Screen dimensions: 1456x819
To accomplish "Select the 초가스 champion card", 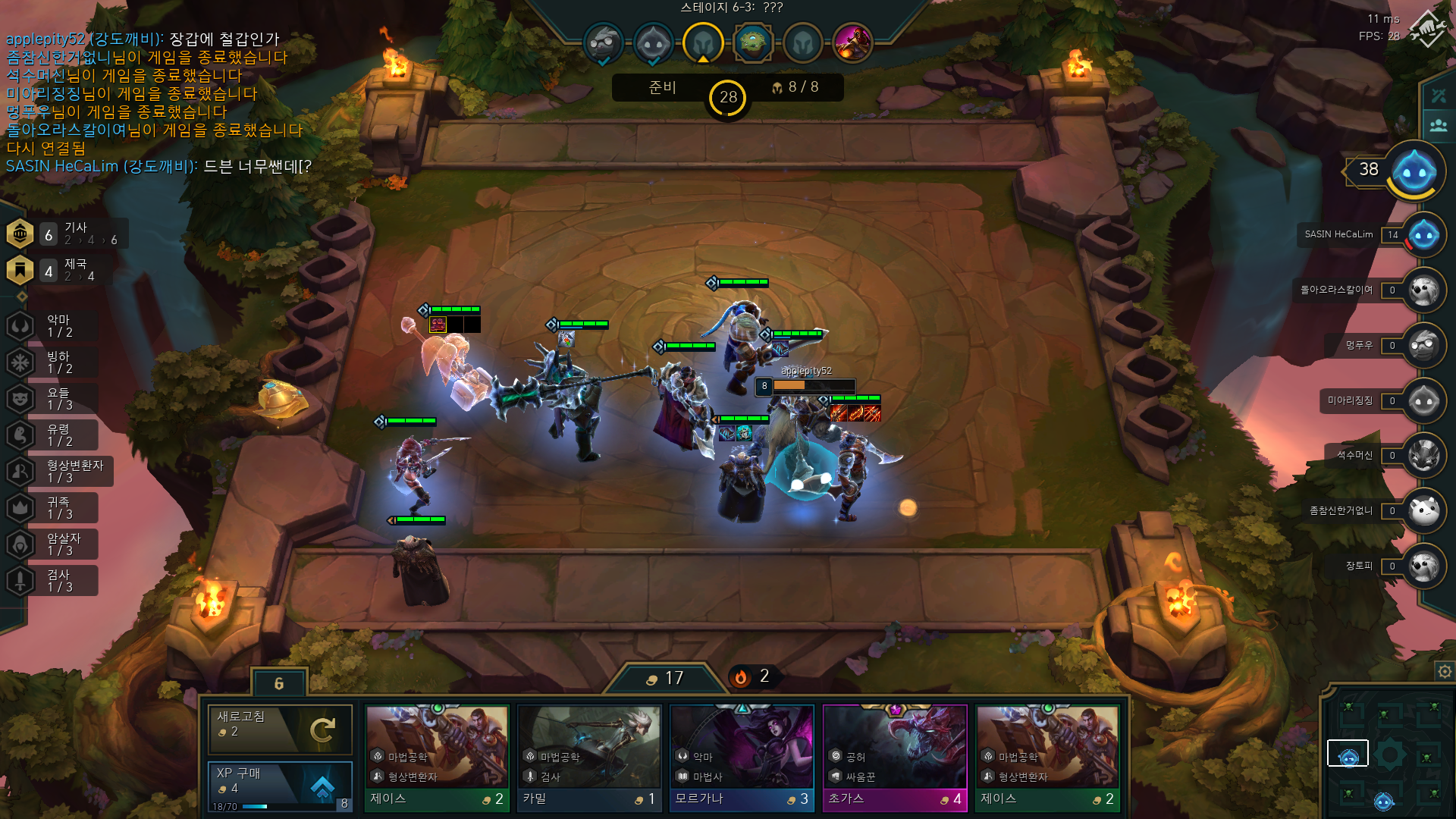I will (895, 758).
